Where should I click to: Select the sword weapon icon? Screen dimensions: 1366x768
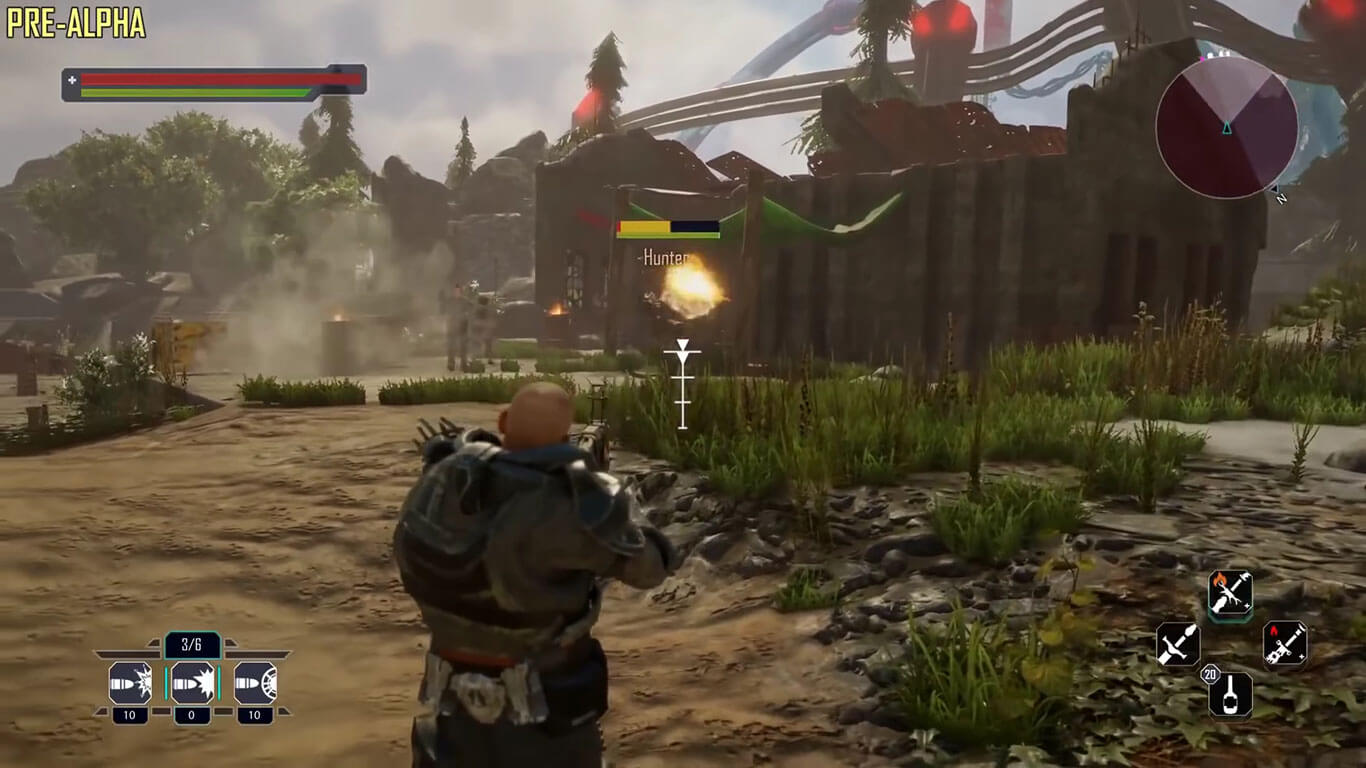pyautogui.click(x=1176, y=645)
